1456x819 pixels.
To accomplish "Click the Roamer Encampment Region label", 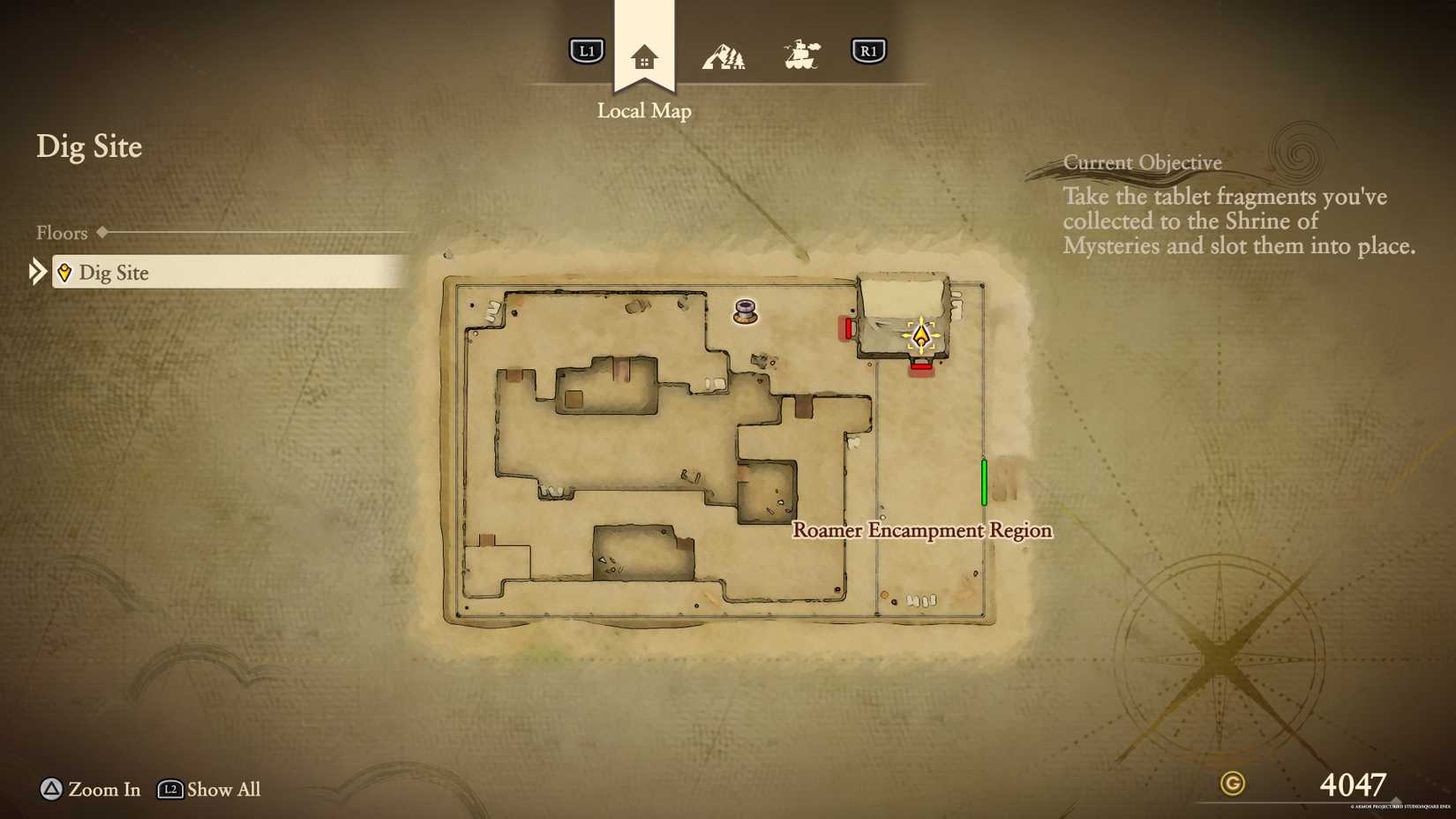I will pos(921,530).
